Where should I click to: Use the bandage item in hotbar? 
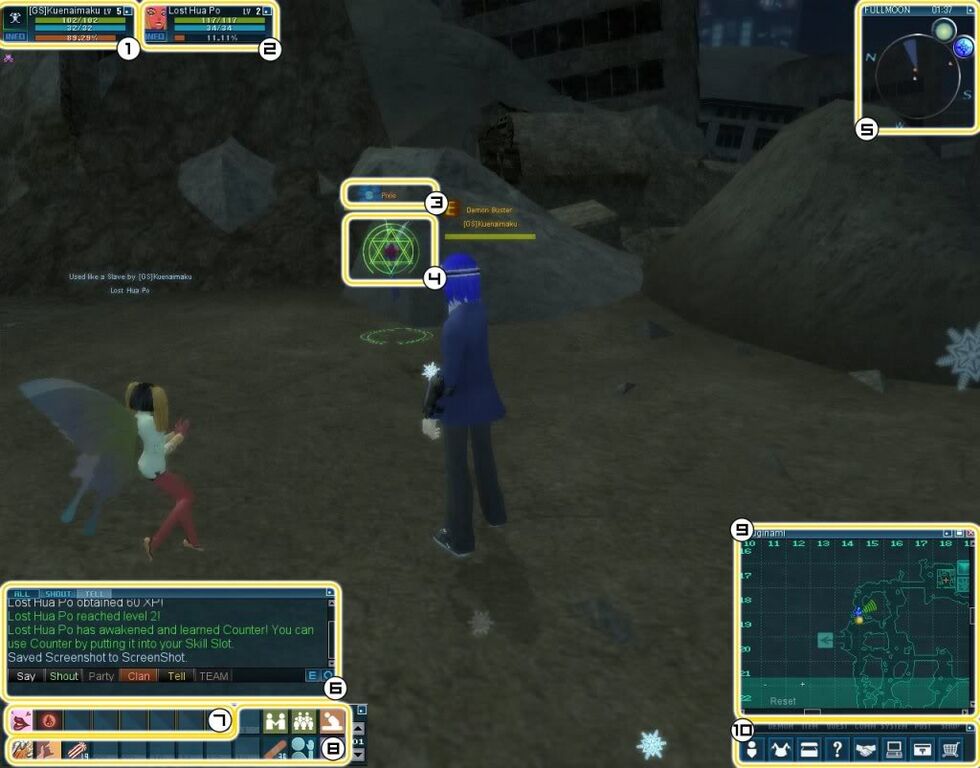[x=275, y=749]
